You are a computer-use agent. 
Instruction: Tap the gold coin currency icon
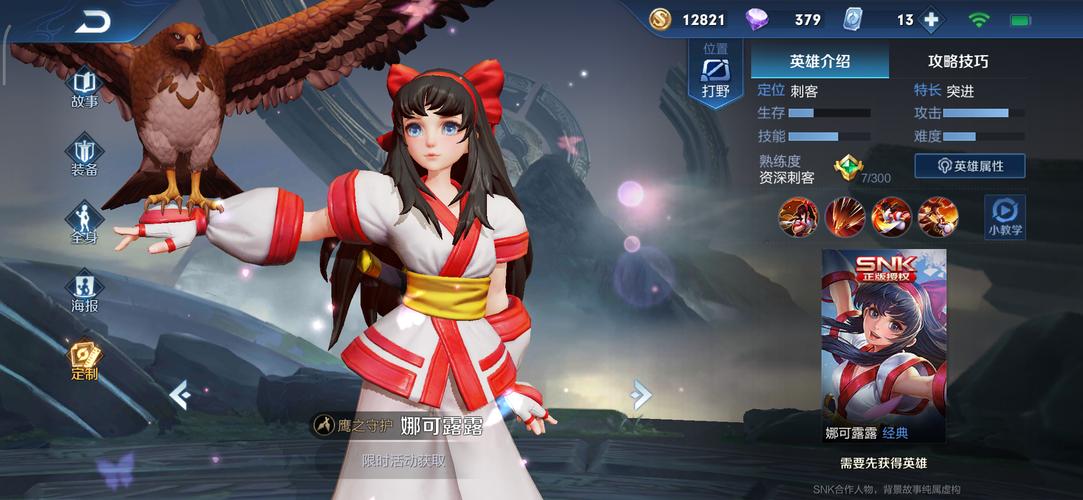click(x=661, y=19)
